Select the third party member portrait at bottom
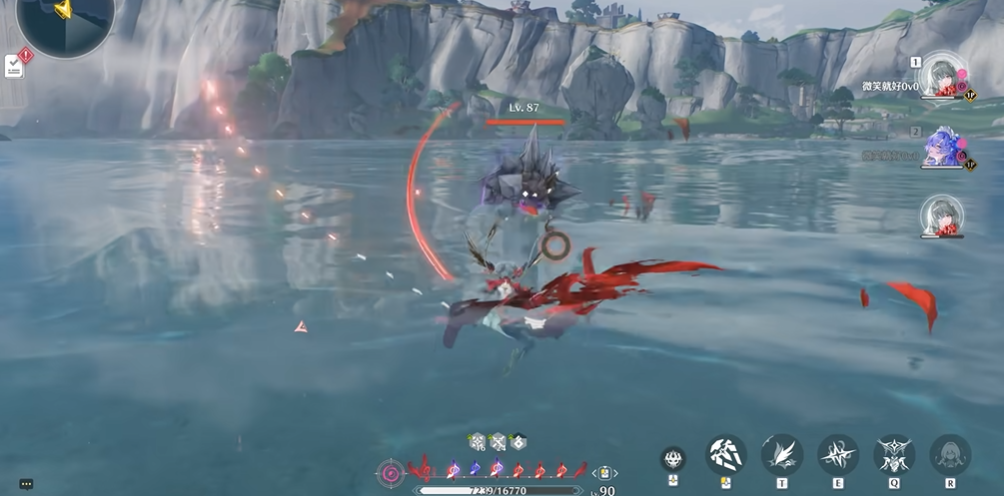Screen dimensions: 1004x496 941,215
